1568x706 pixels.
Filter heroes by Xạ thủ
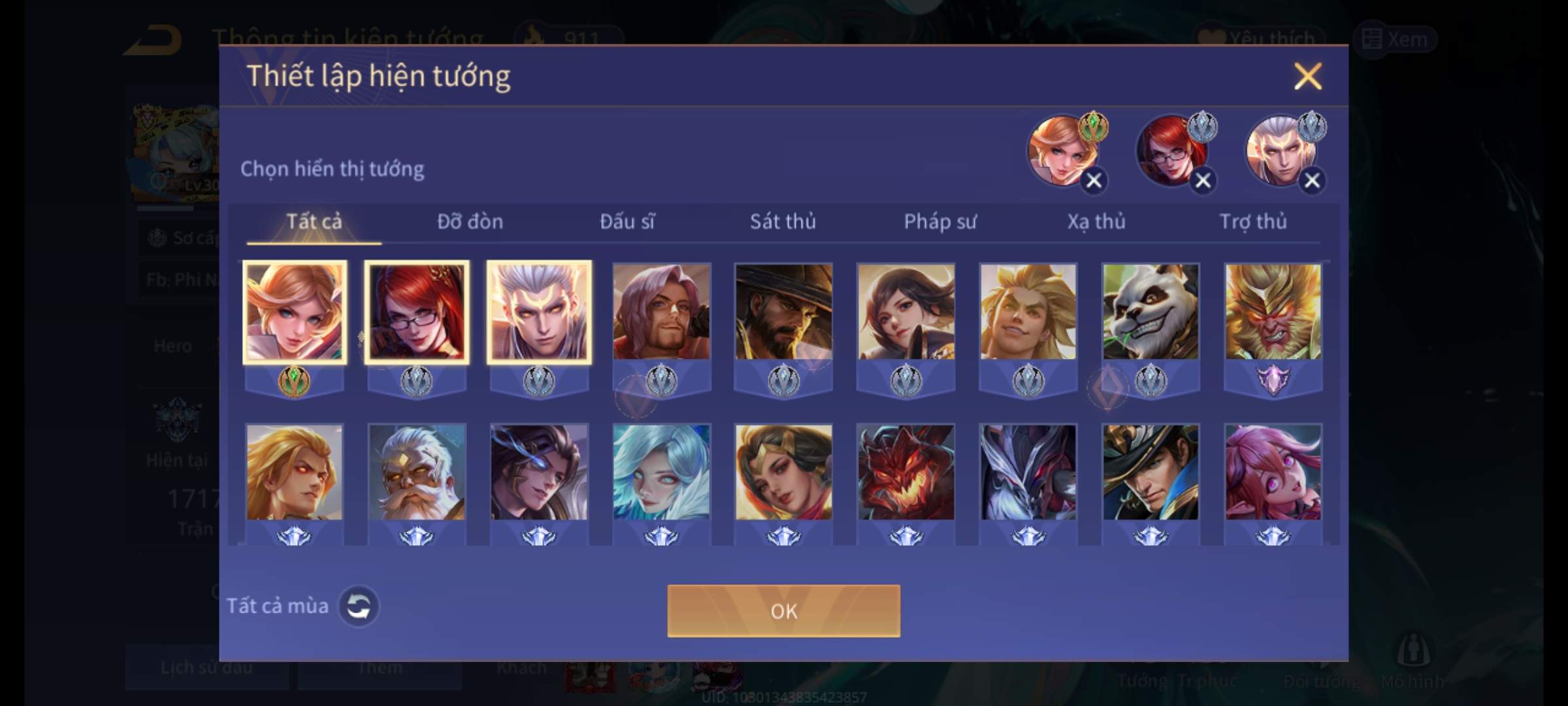pos(1096,222)
